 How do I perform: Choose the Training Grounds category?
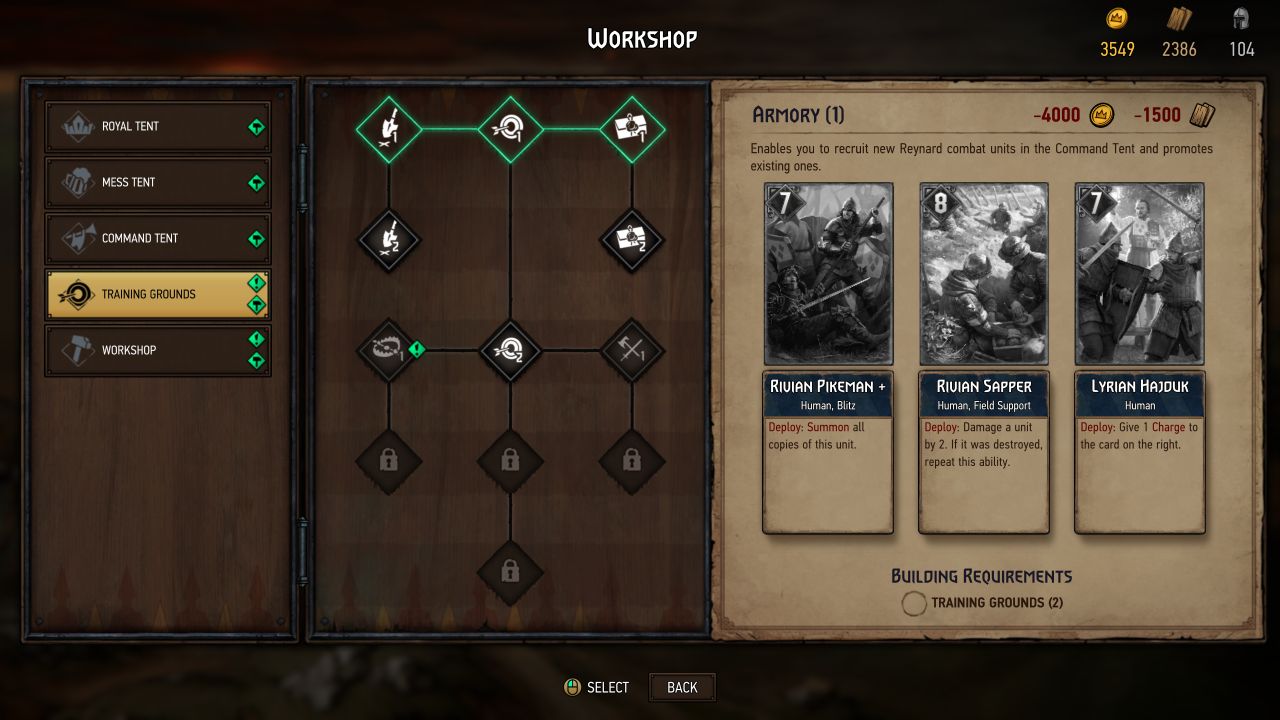point(157,295)
